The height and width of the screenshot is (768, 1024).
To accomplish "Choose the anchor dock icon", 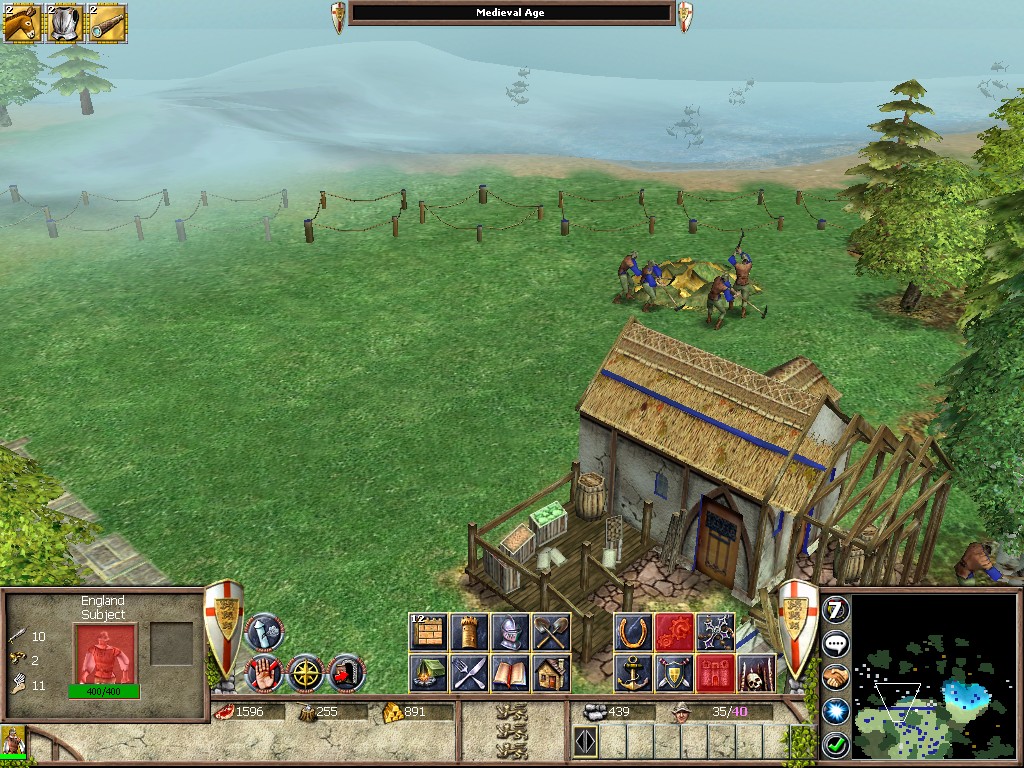I will click(633, 673).
